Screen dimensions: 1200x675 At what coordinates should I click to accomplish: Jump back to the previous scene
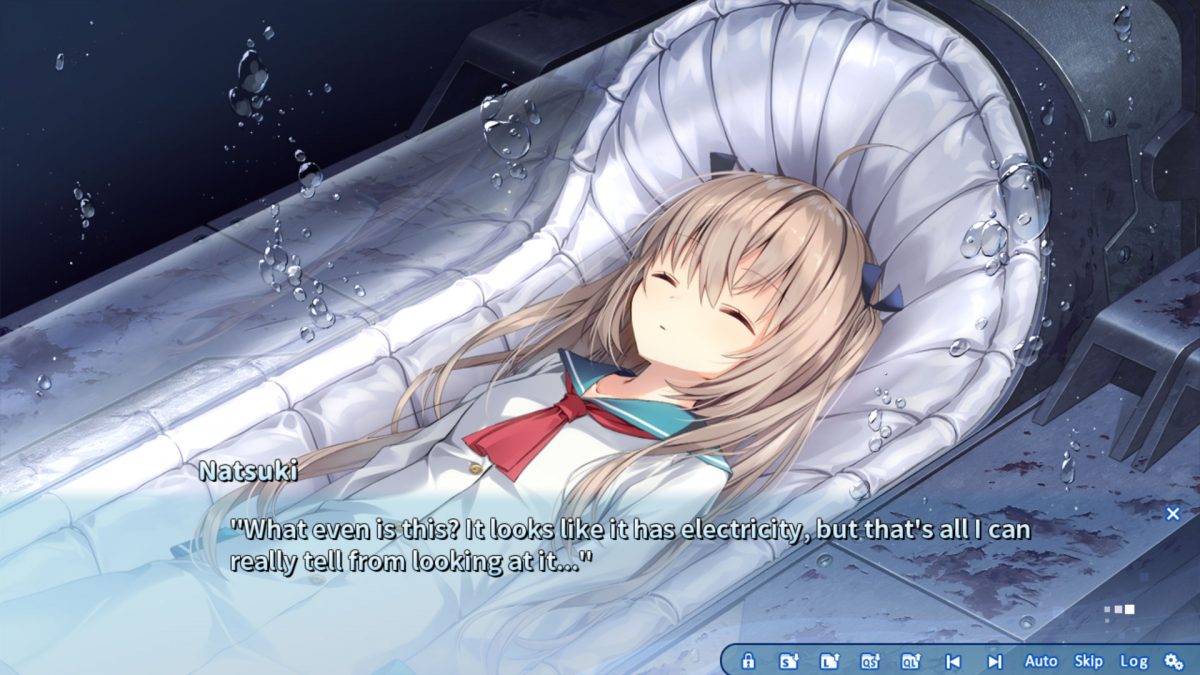953,661
